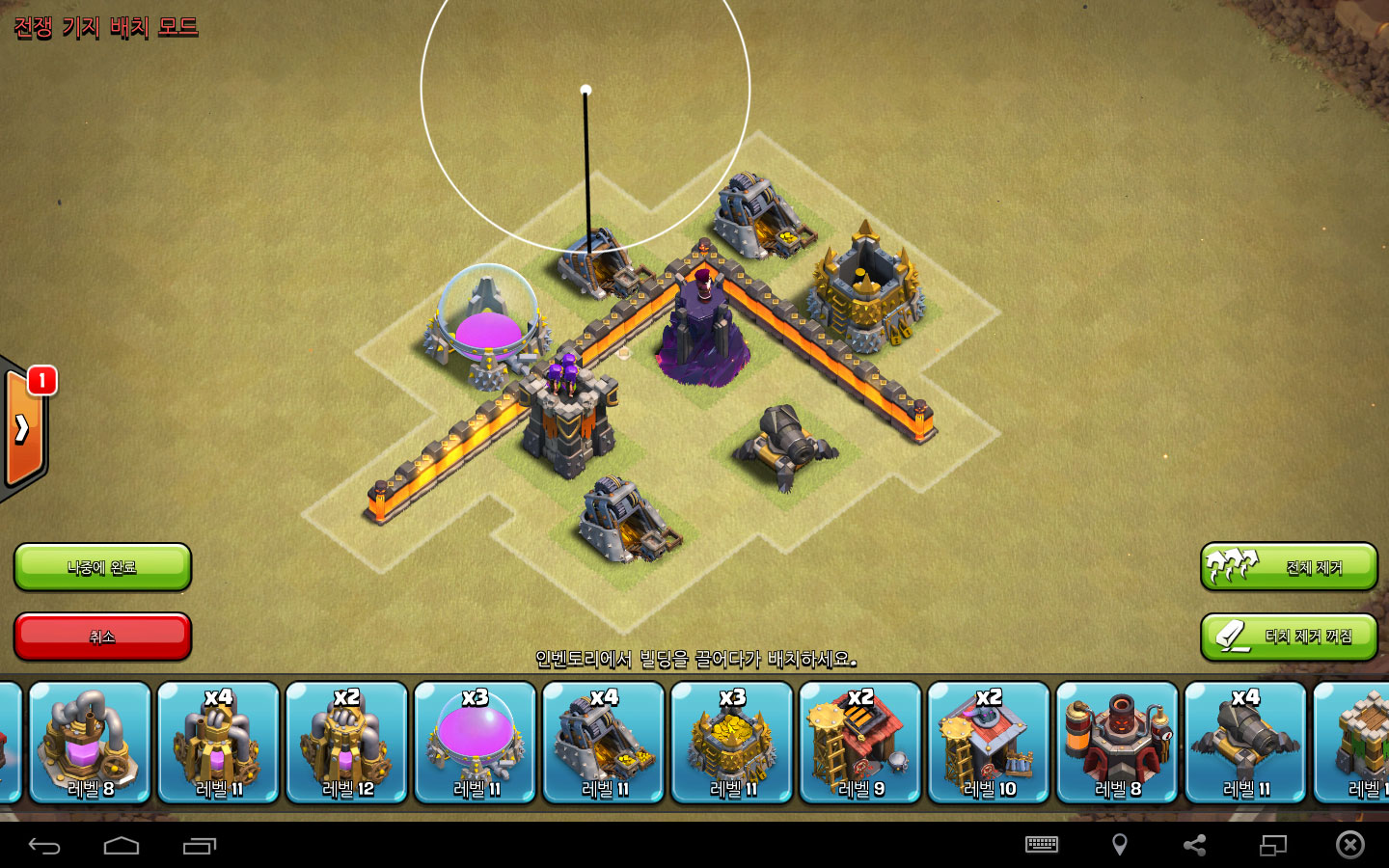Close the app with the X icon
The image size is (1389, 868).
click(1349, 845)
